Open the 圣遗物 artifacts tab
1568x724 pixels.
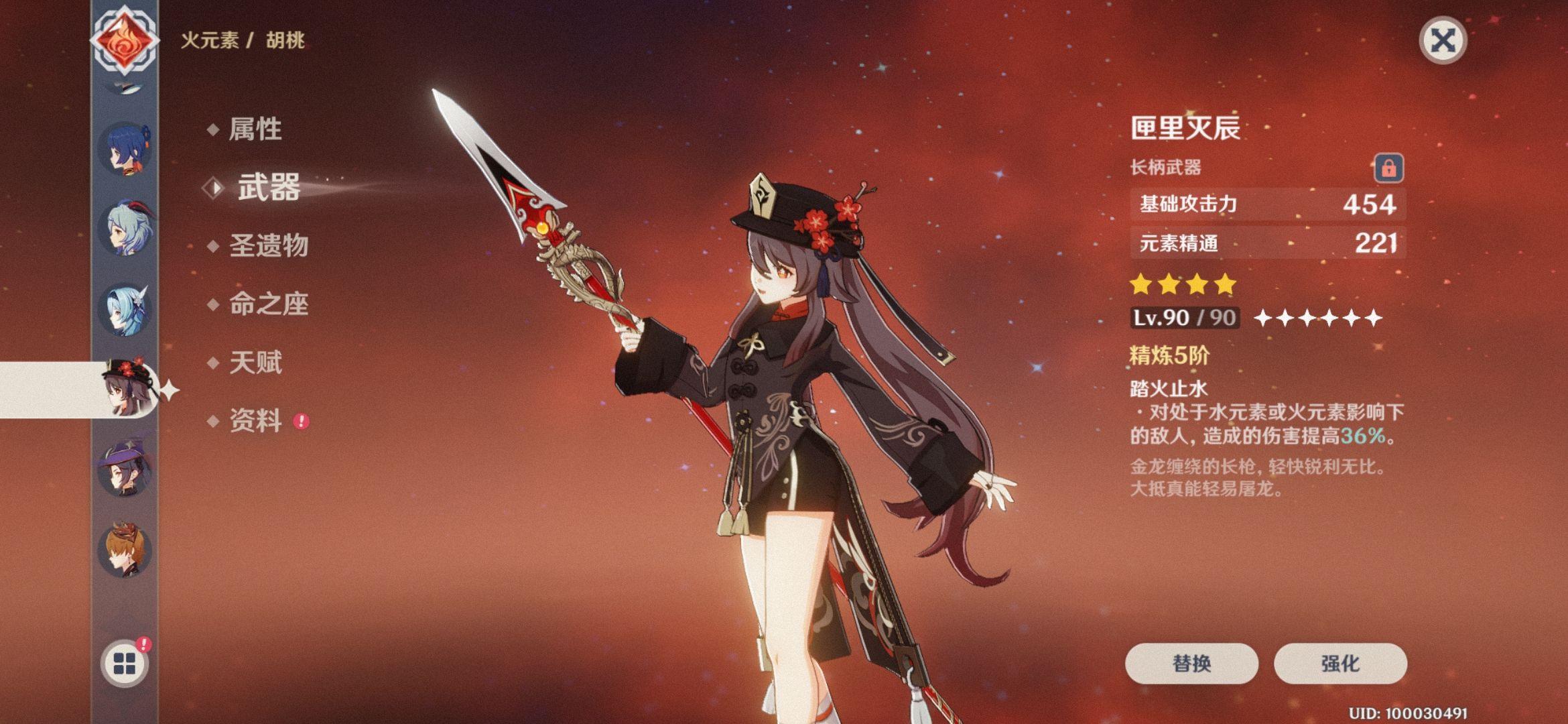click(x=271, y=247)
